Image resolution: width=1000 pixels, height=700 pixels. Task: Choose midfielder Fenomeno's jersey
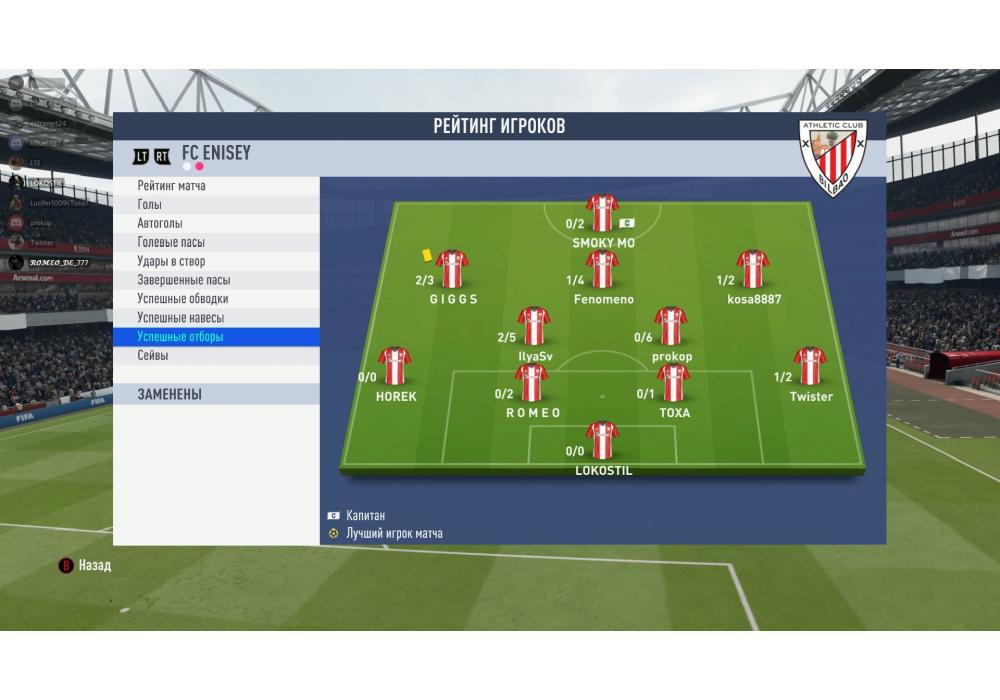coord(602,269)
